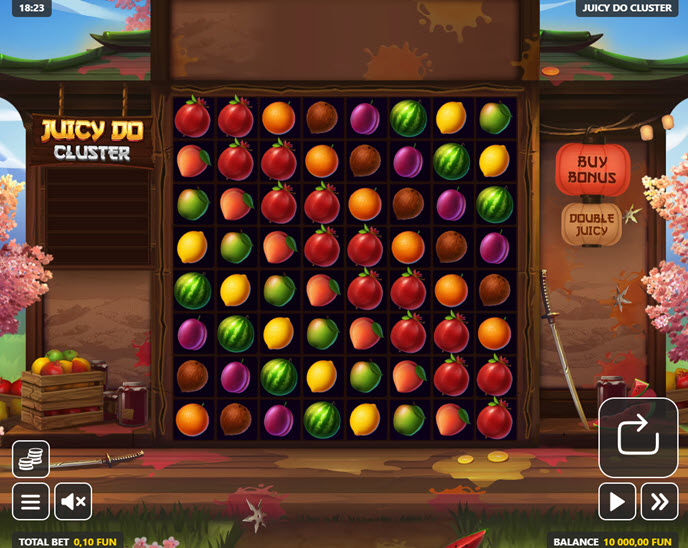
Task: Spin the reels with the large spin button
Action: 638,437
